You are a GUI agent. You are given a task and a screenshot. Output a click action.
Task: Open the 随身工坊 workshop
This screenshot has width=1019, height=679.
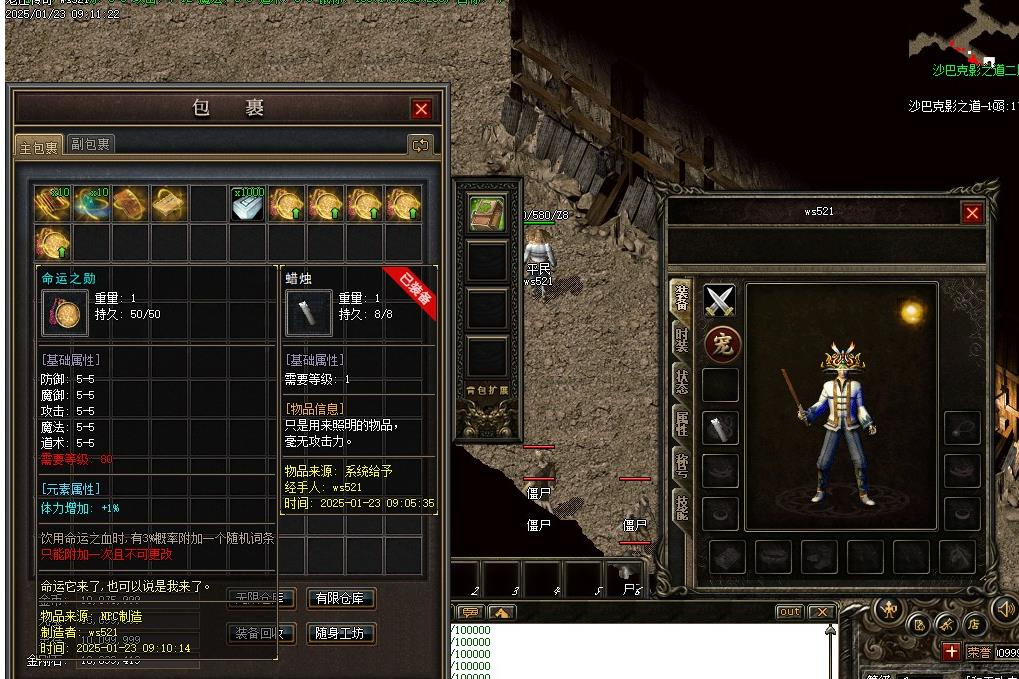point(341,633)
